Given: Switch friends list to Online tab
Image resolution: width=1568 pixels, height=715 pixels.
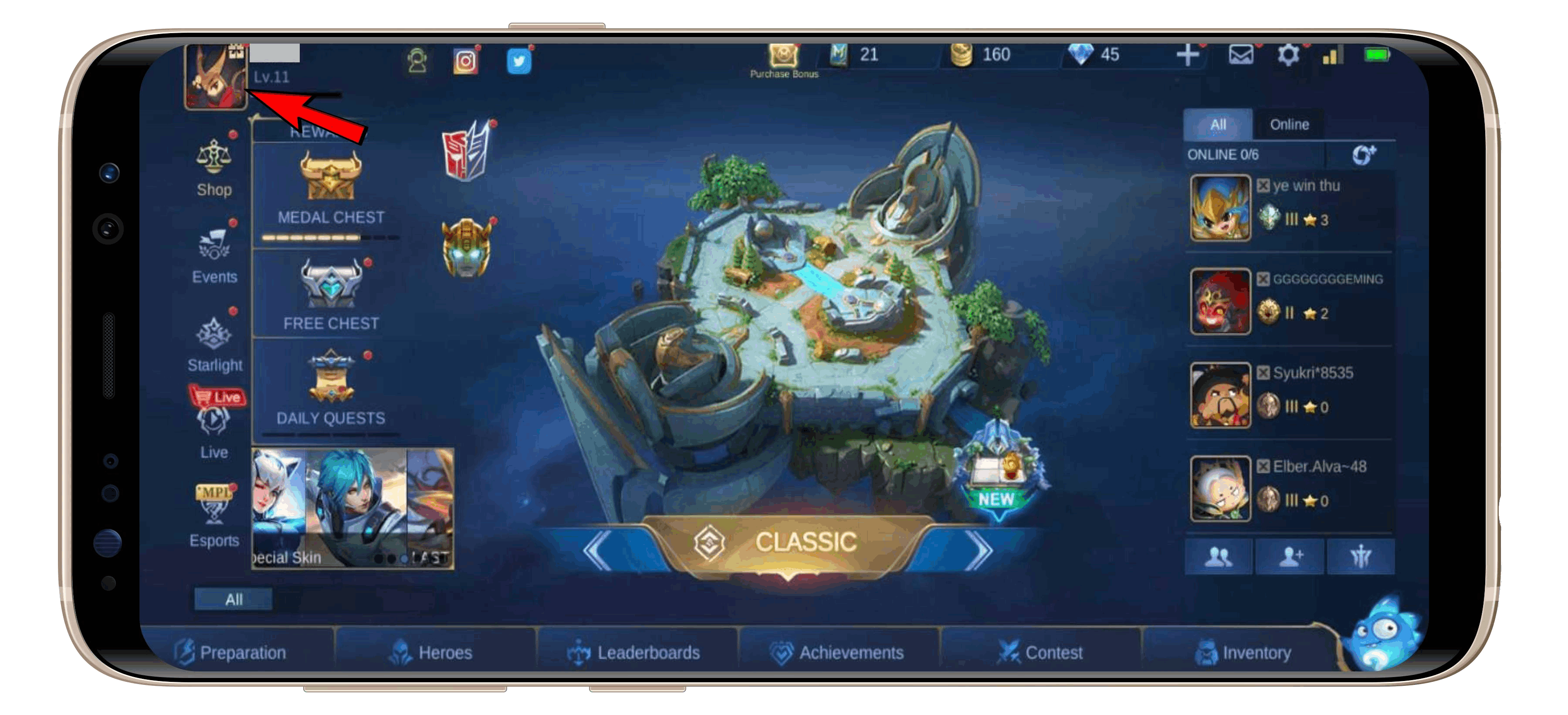Looking at the screenshot, I should coord(1290,124).
